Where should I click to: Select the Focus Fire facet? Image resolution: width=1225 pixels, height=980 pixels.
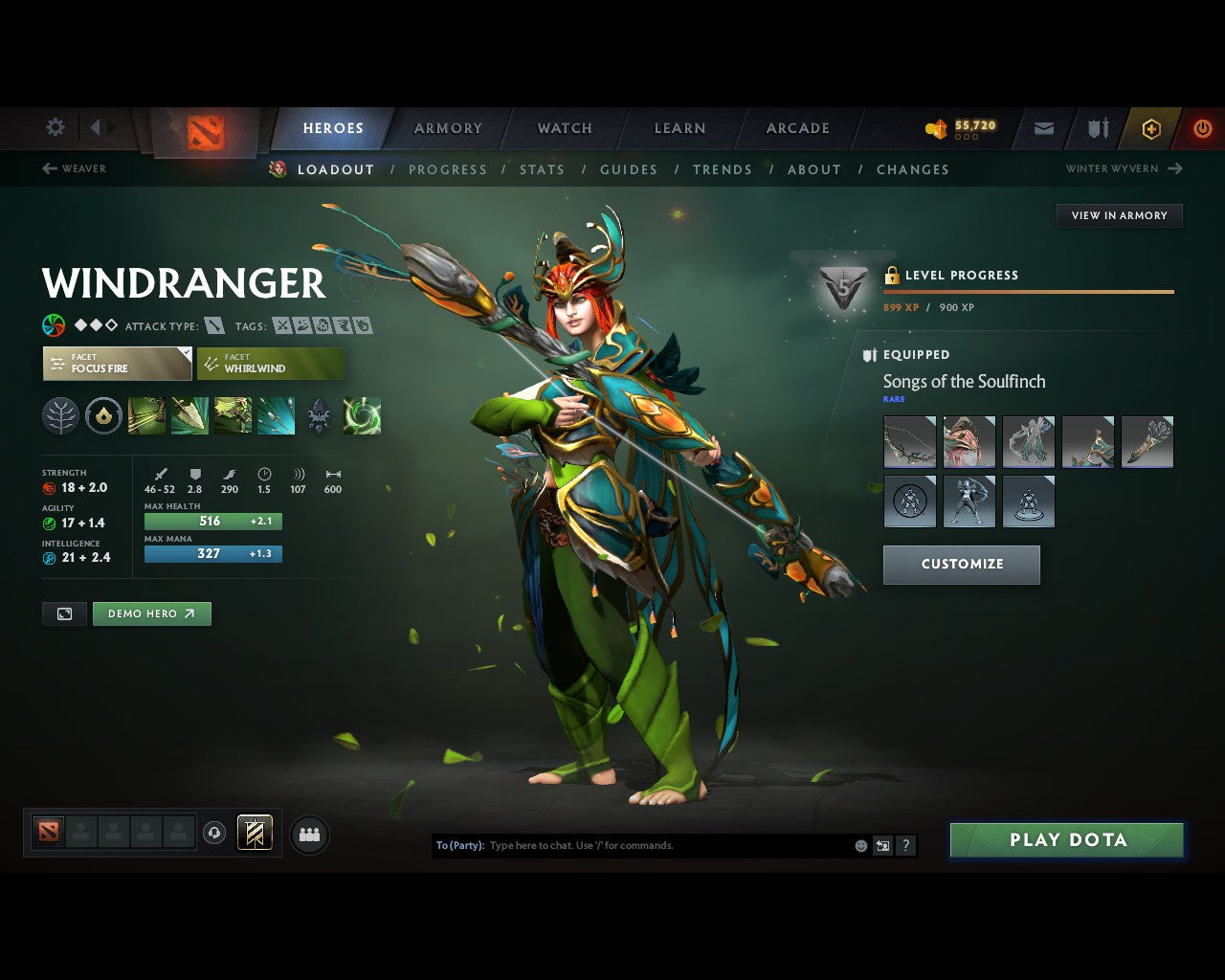(x=116, y=364)
